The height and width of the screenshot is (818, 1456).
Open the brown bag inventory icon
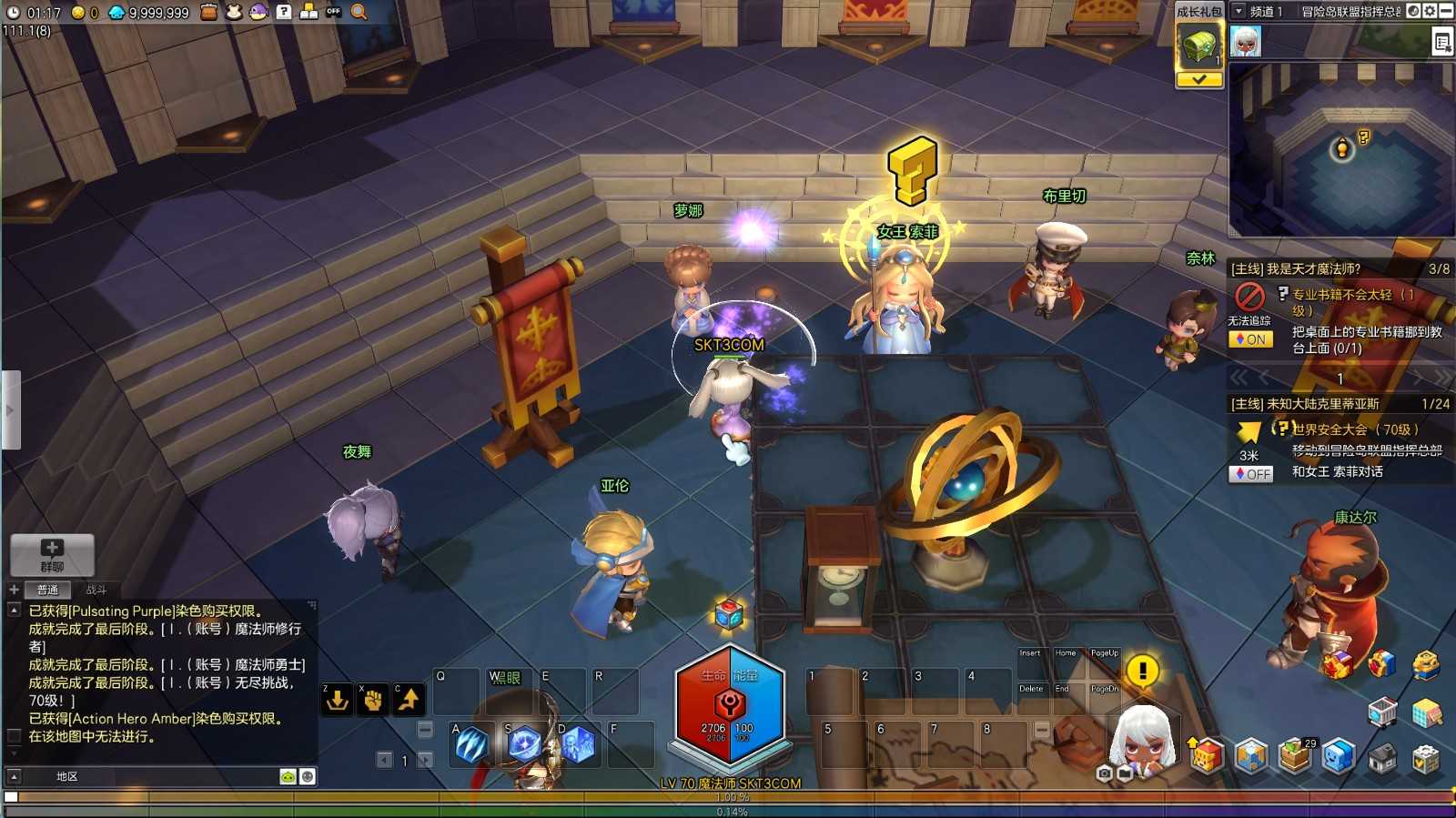point(208,12)
